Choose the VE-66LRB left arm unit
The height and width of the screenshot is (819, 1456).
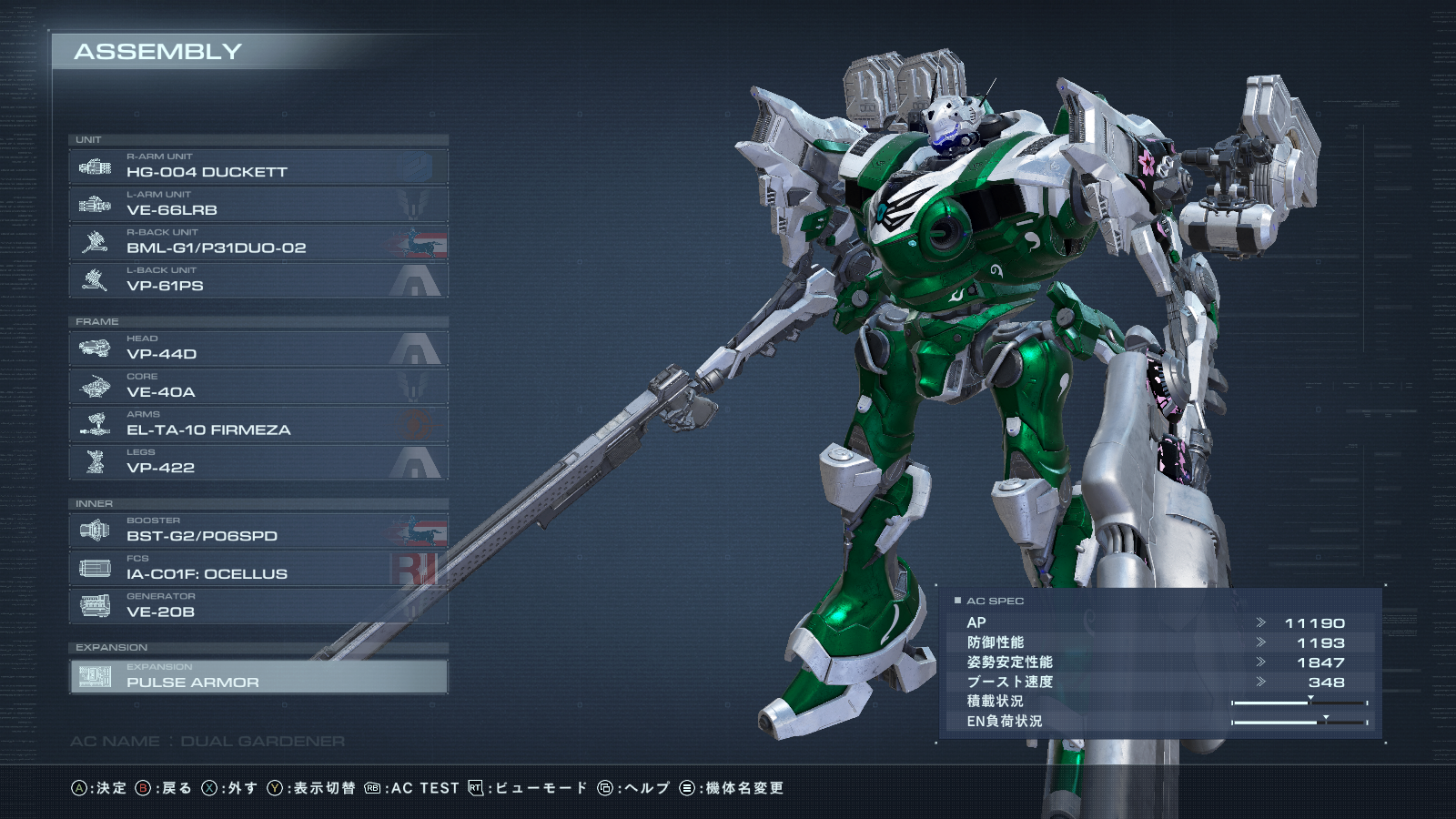[258, 205]
